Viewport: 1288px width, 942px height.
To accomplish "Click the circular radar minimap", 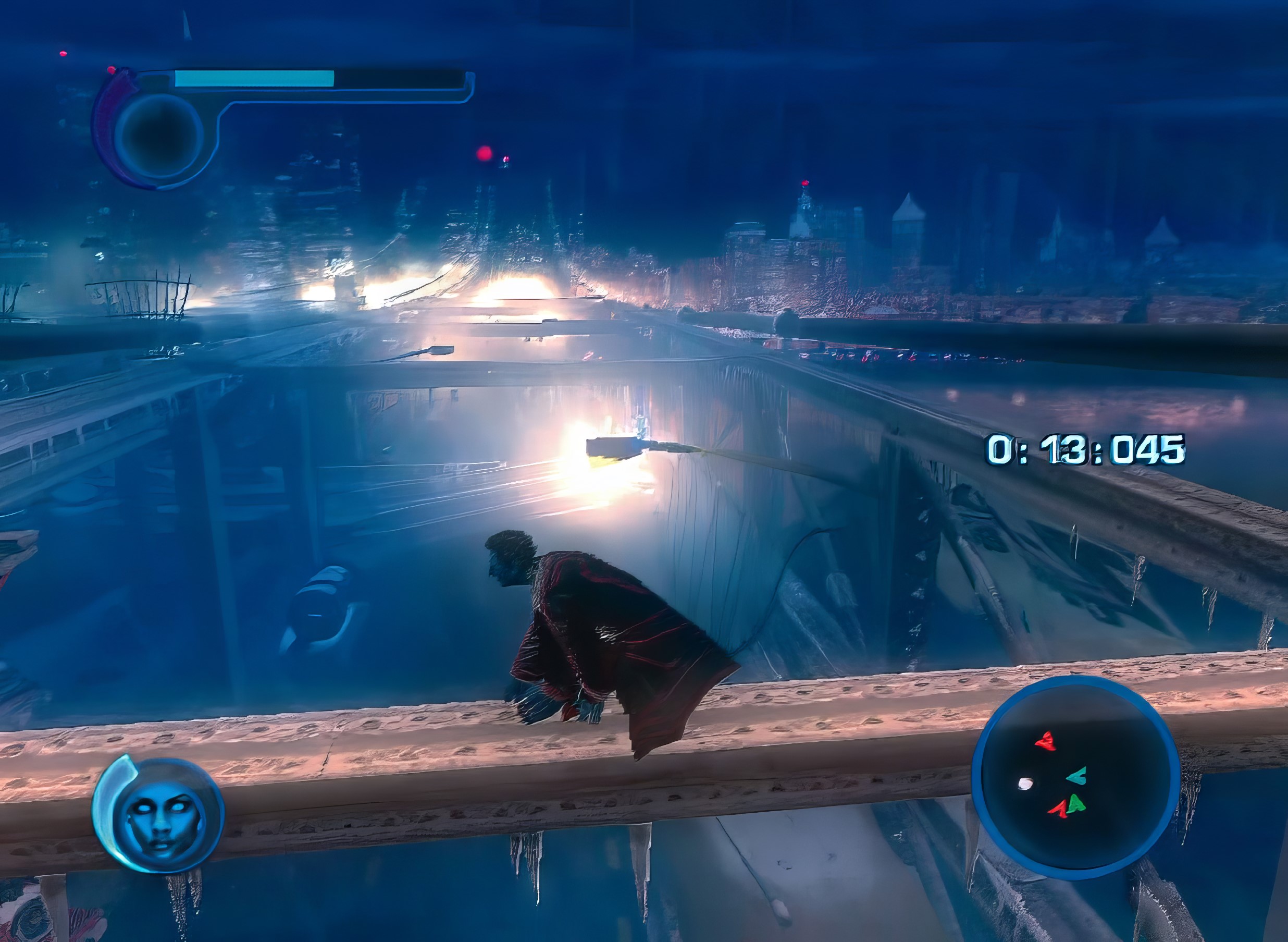I will tap(1075, 778).
